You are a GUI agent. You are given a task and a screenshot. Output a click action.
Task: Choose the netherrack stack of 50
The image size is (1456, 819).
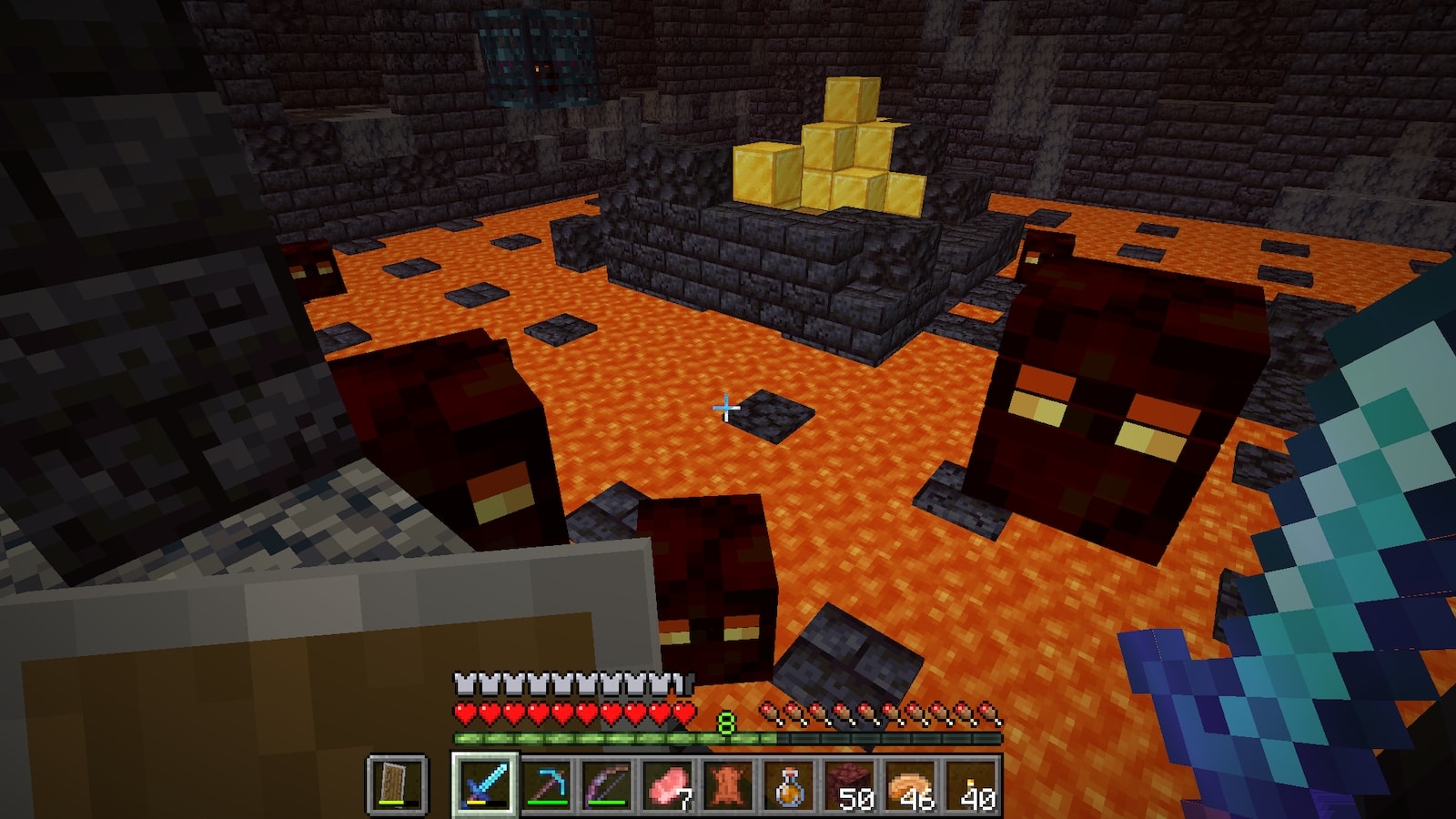[851, 784]
